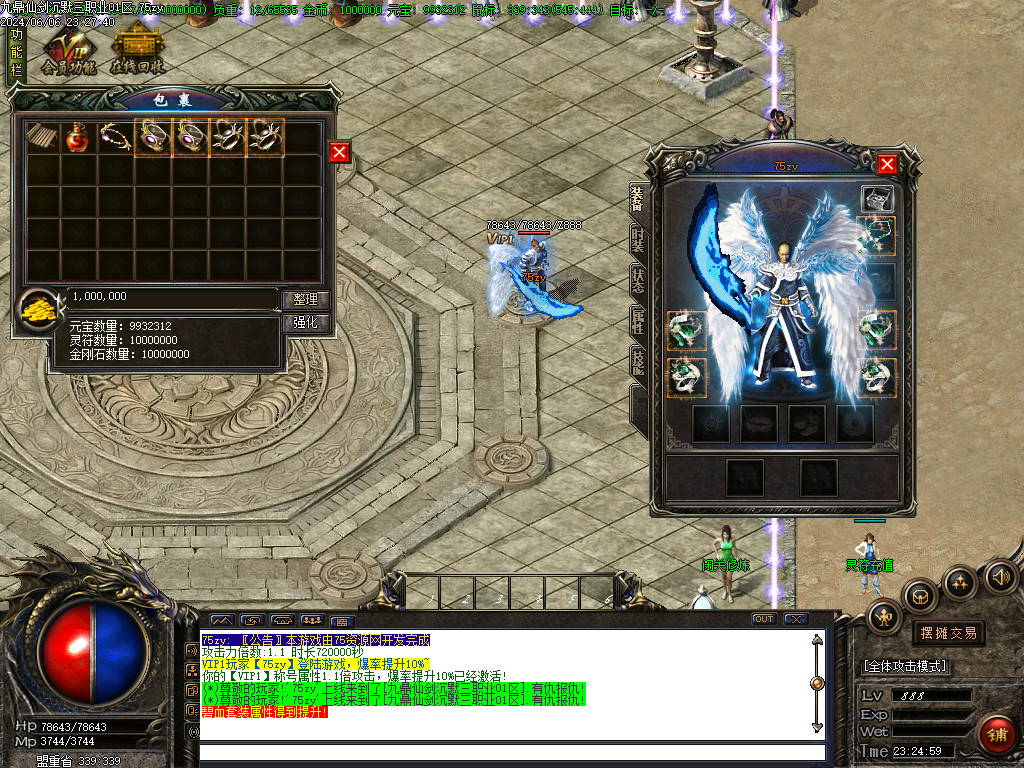Close the 75zy character equipment window

pos(887,165)
